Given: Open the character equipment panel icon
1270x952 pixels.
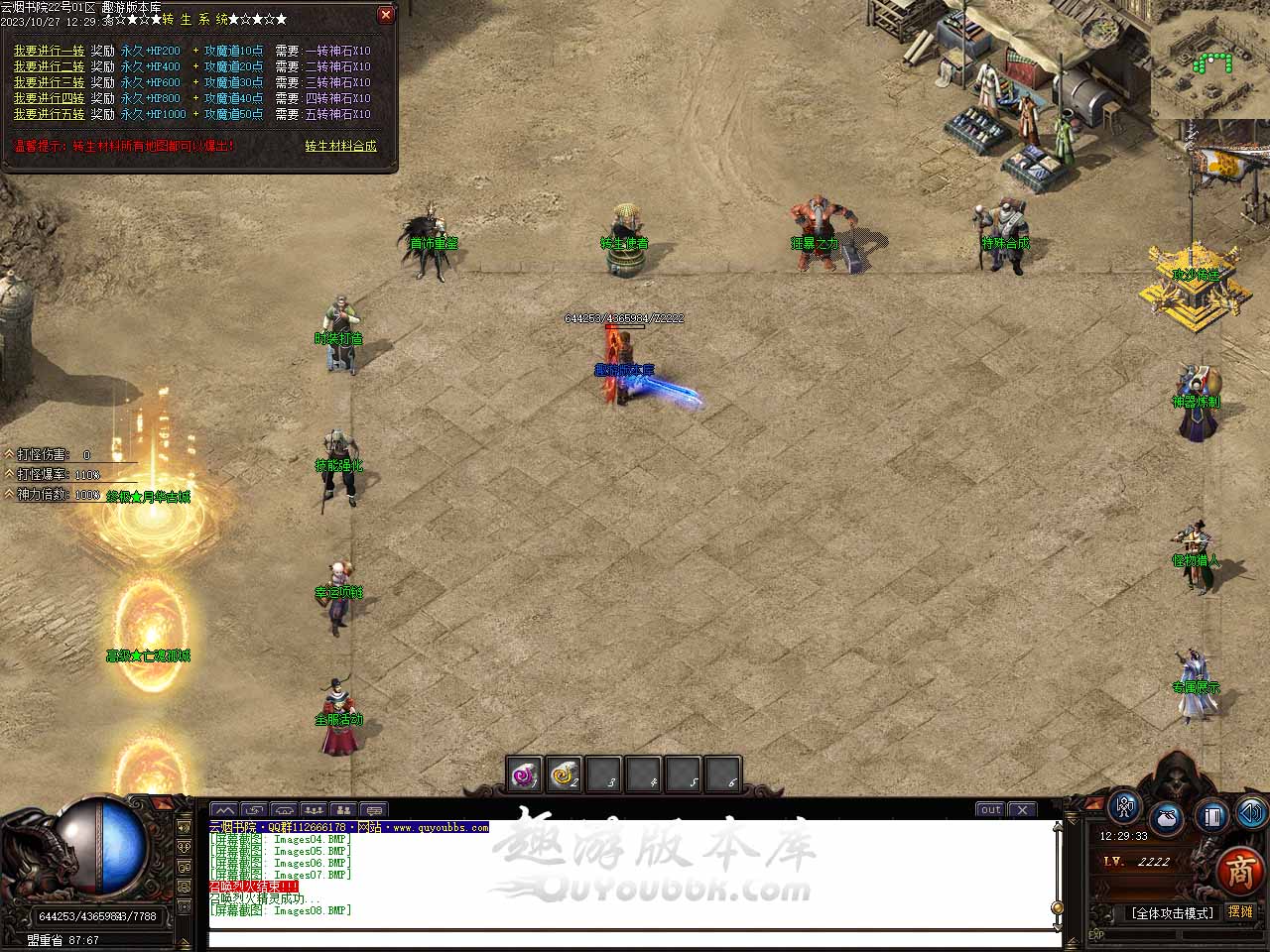Looking at the screenshot, I should tap(1124, 807).
